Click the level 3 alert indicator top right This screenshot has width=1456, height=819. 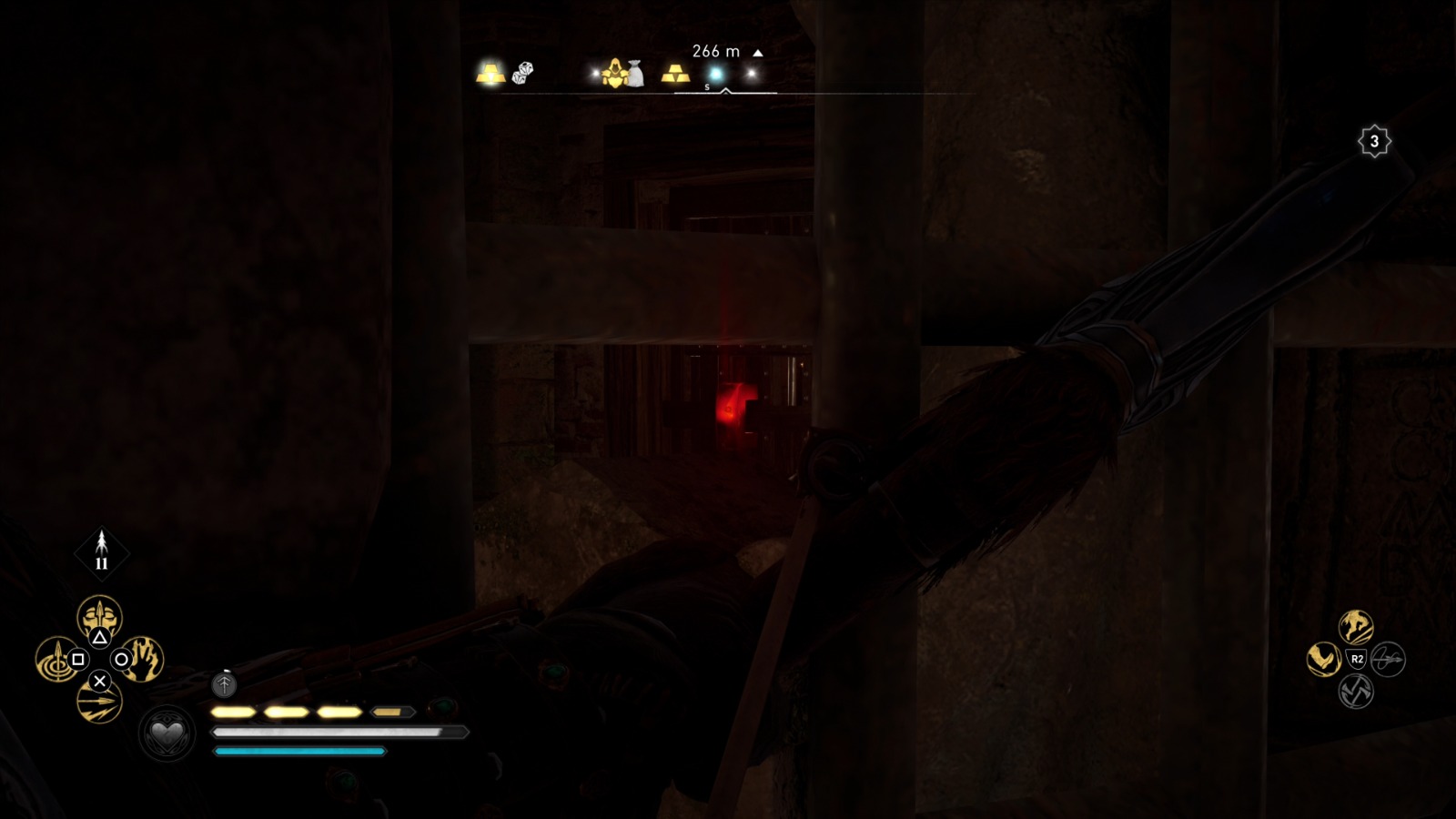[1374, 141]
